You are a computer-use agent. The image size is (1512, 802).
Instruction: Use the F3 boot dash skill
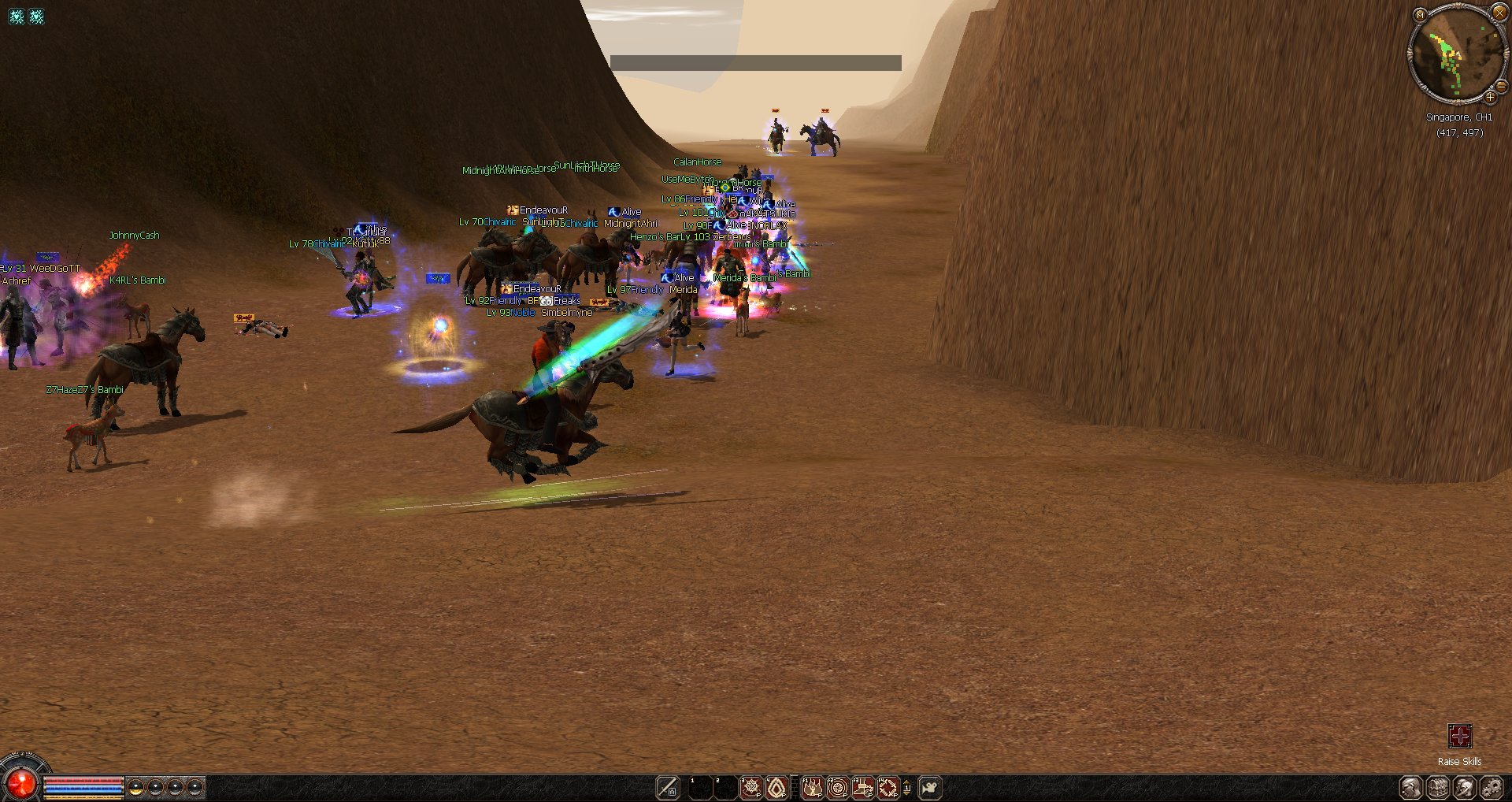(862, 787)
